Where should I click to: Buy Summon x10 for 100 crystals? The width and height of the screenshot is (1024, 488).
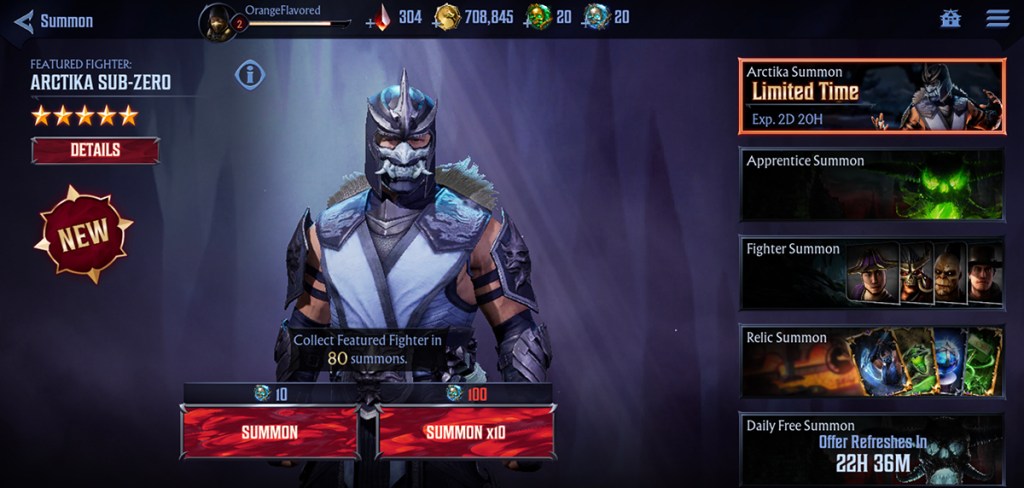coord(466,432)
